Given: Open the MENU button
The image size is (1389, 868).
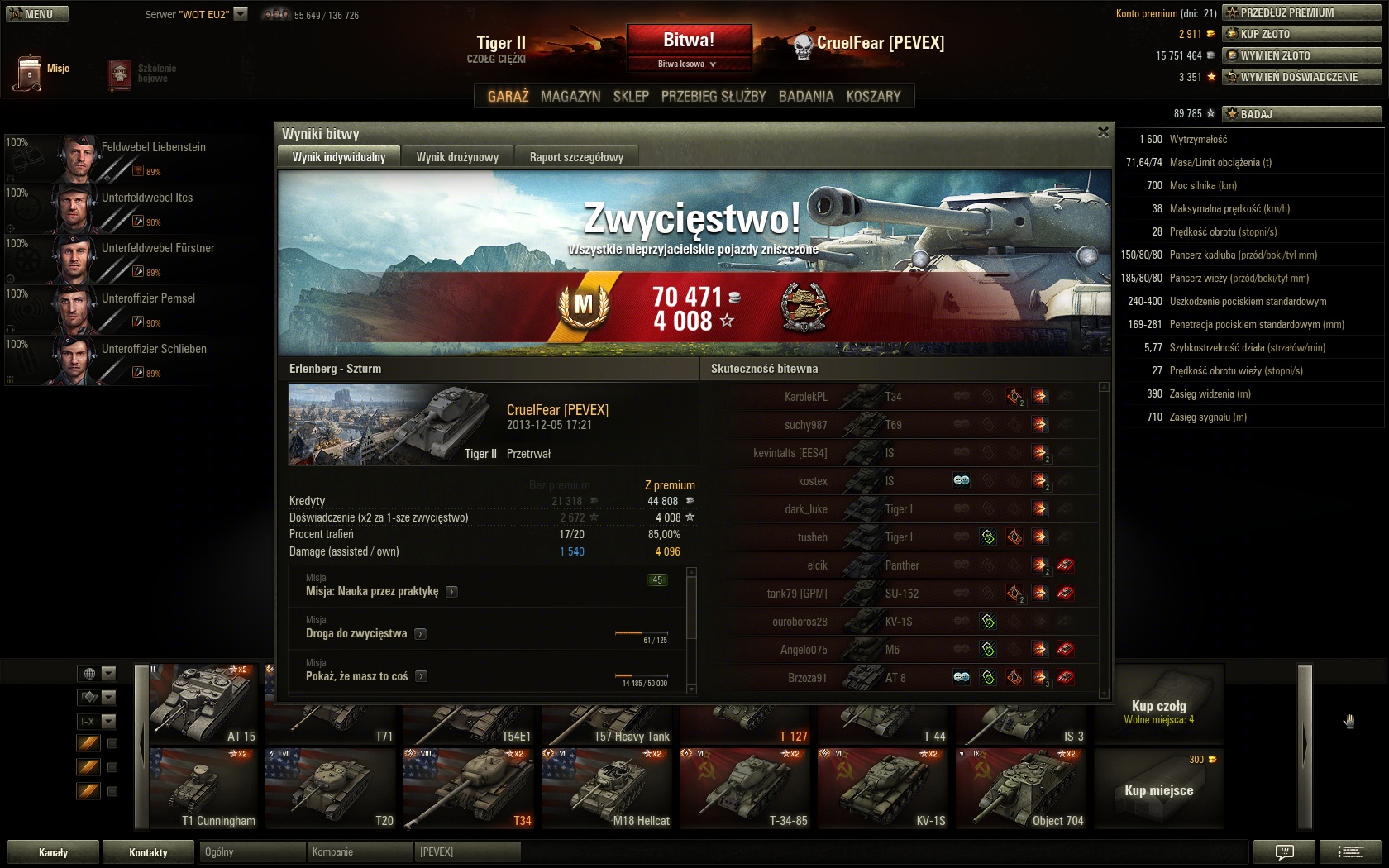Looking at the screenshot, I should click(36, 14).
